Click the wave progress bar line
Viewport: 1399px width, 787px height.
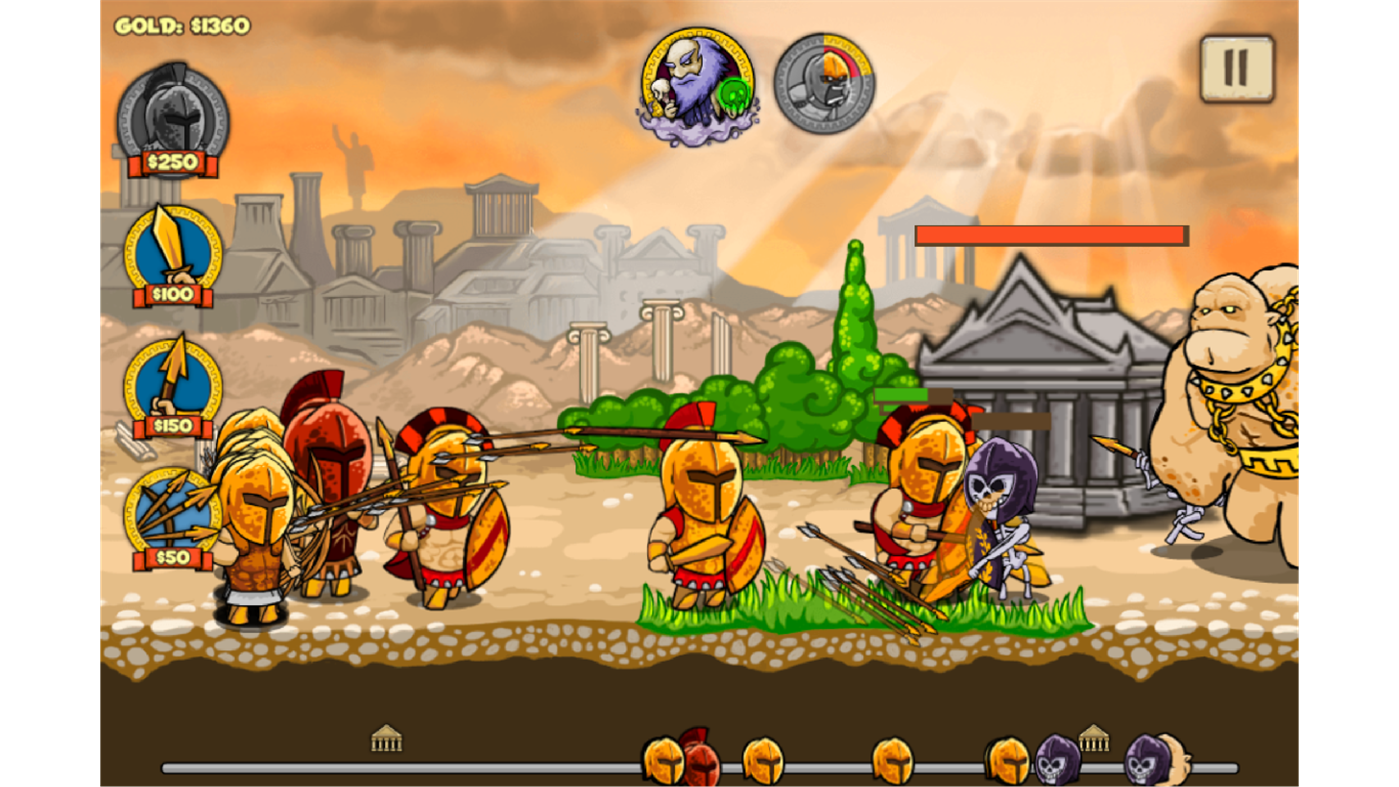click(x=500, y=769)
